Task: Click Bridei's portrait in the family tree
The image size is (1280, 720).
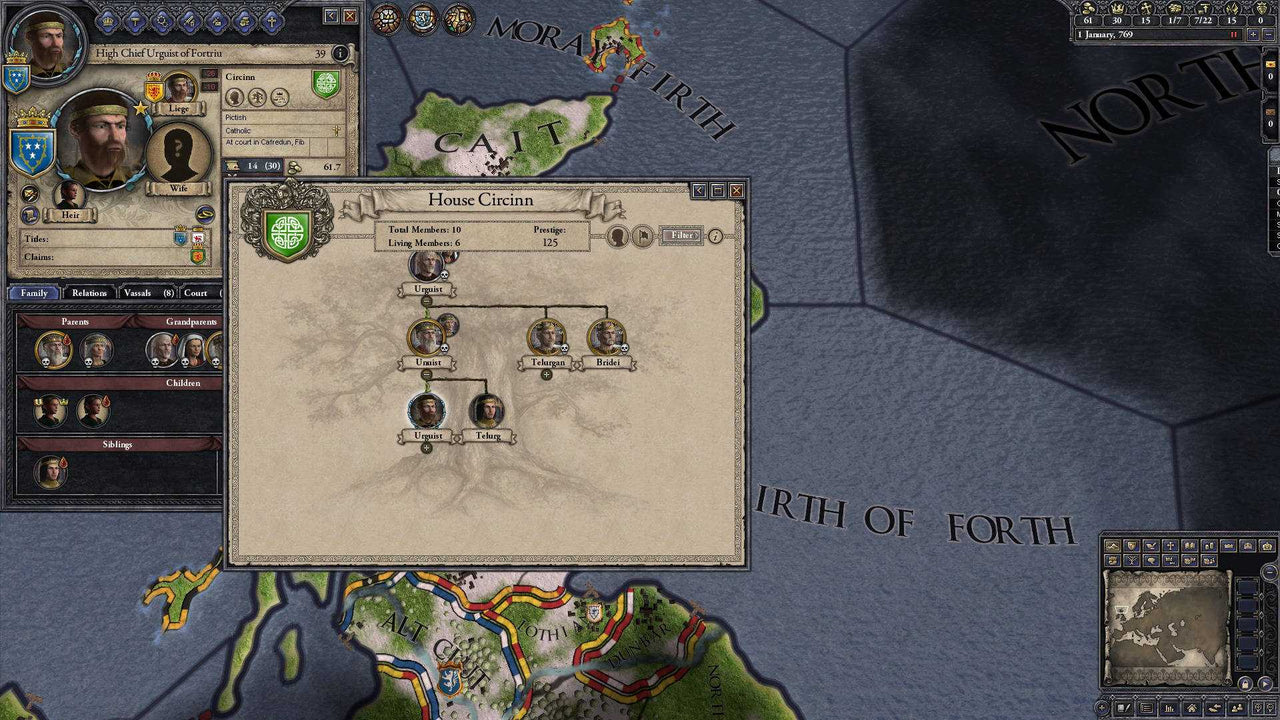Action: point(607,337)
